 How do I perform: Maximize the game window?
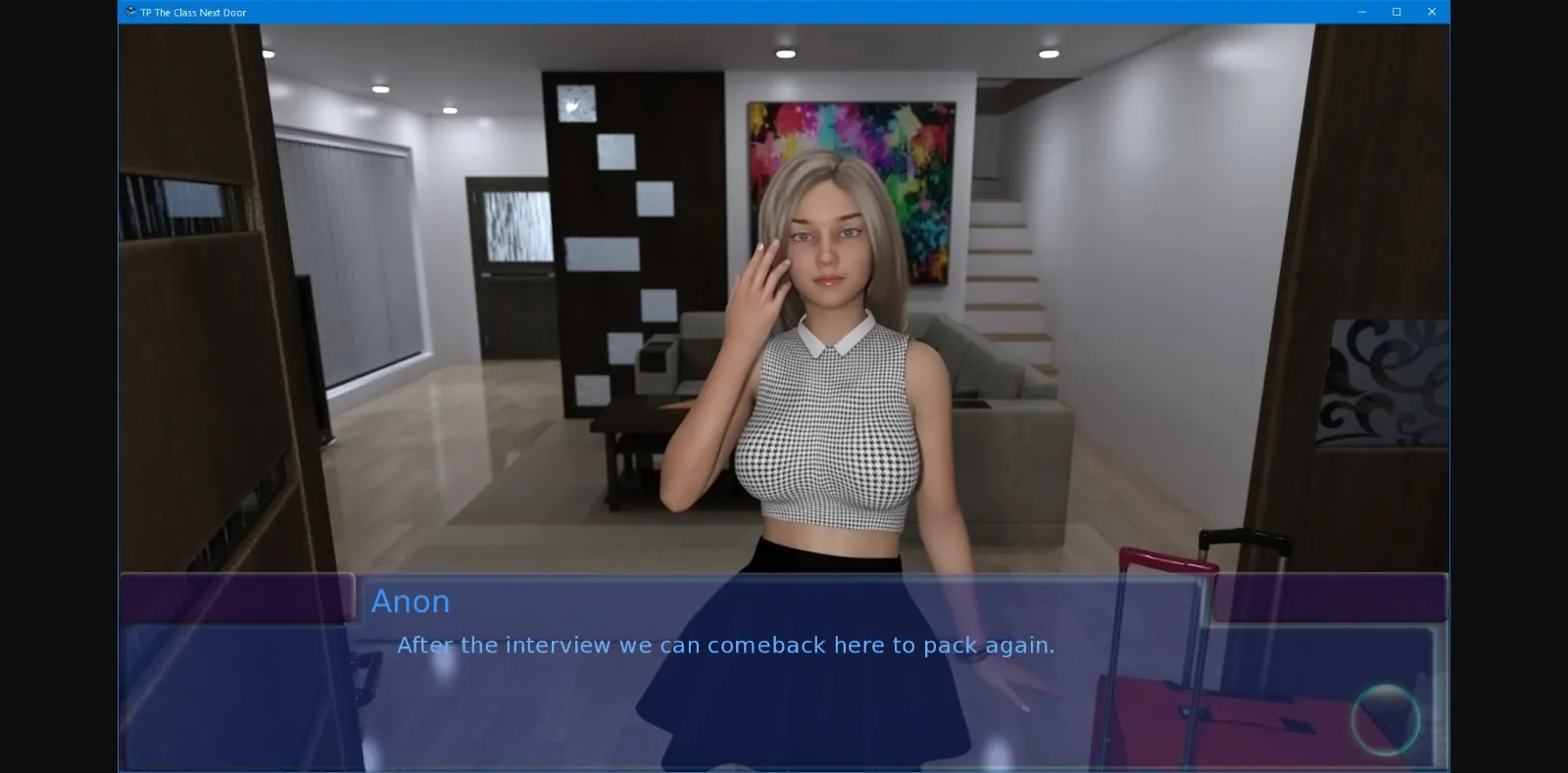pyautogui.click(x=1396, y=12)
